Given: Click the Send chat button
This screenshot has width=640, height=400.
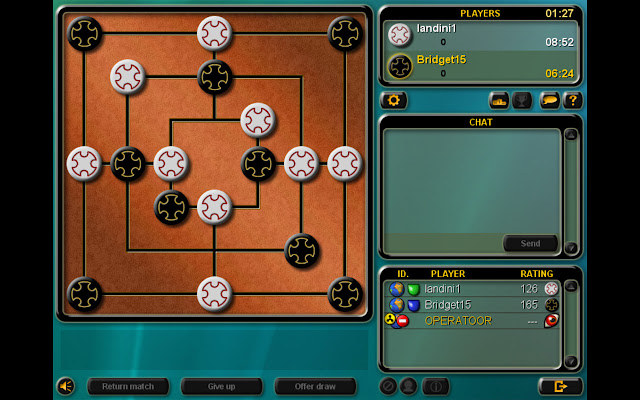Looking at the screenshot, I should (530, 243).
